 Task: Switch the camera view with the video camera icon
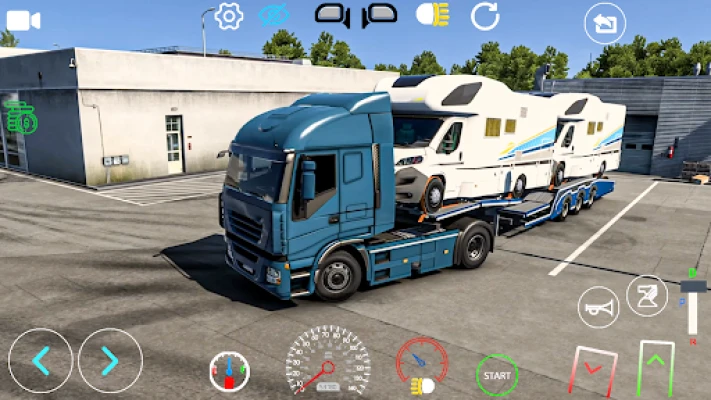(x=23, y=20)
